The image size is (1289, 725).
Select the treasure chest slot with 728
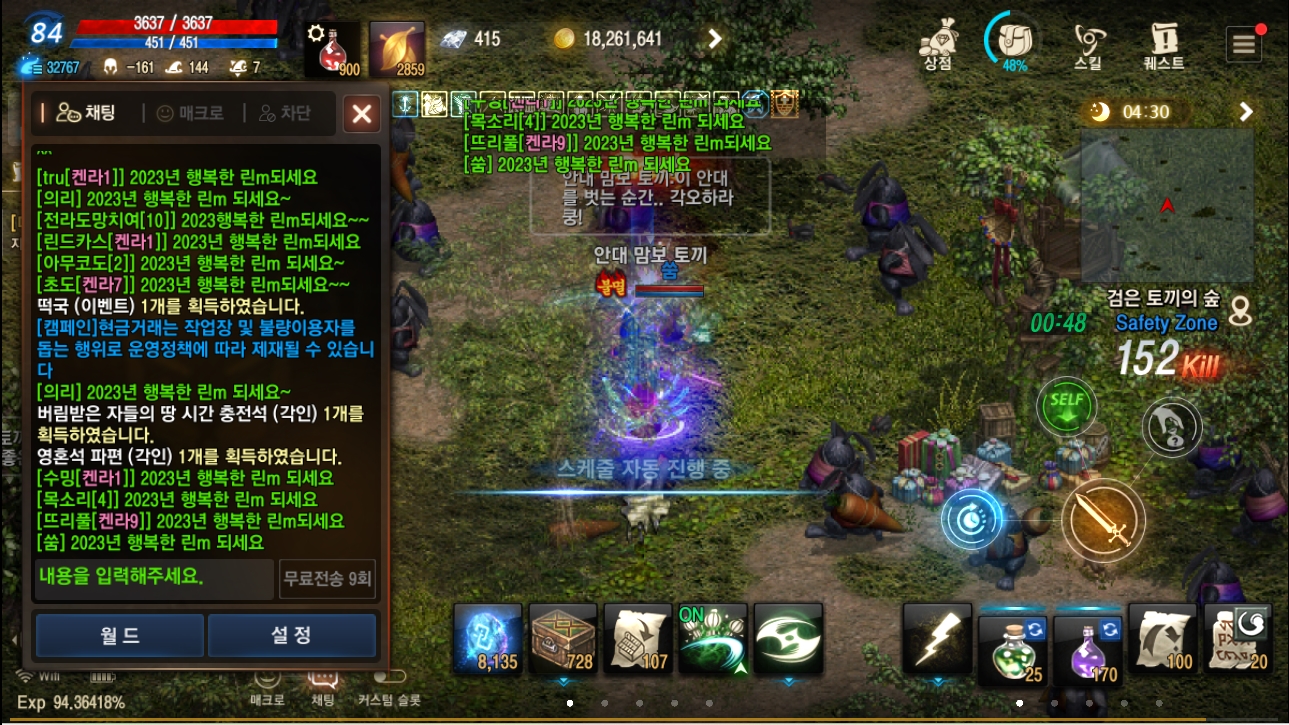tap(563, 638)
